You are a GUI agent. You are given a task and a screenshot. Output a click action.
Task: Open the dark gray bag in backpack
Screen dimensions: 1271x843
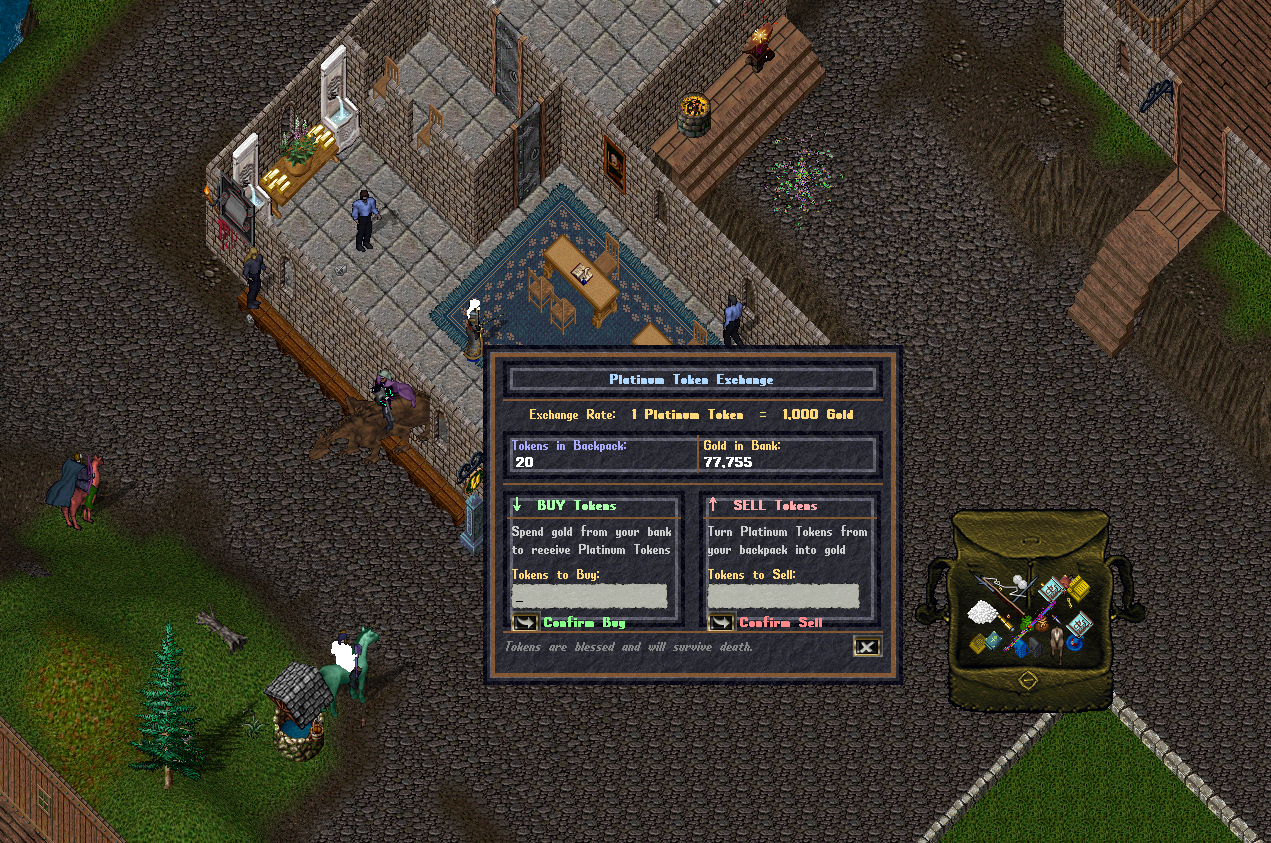point(1036,646)
